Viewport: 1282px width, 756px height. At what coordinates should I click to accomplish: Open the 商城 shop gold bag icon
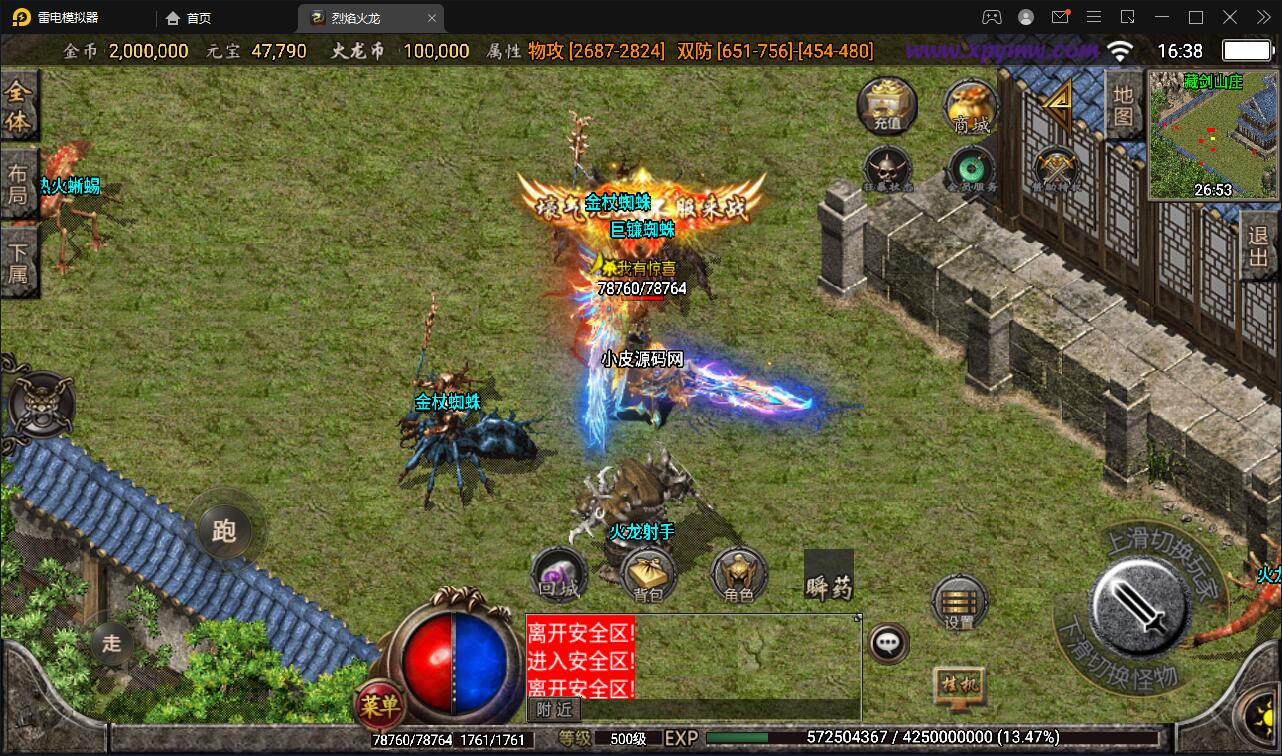[x=971, y=105]
